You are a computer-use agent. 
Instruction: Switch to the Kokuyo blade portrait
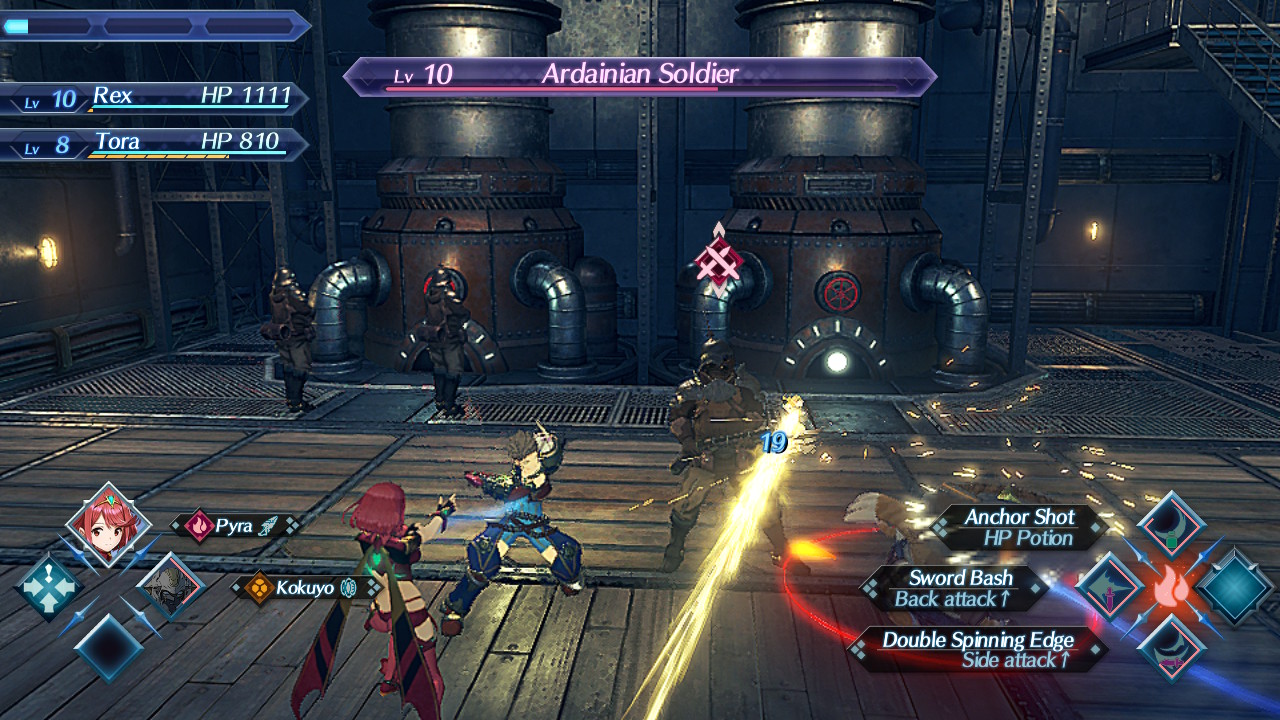pyautogui.click(x=170, y=587)
